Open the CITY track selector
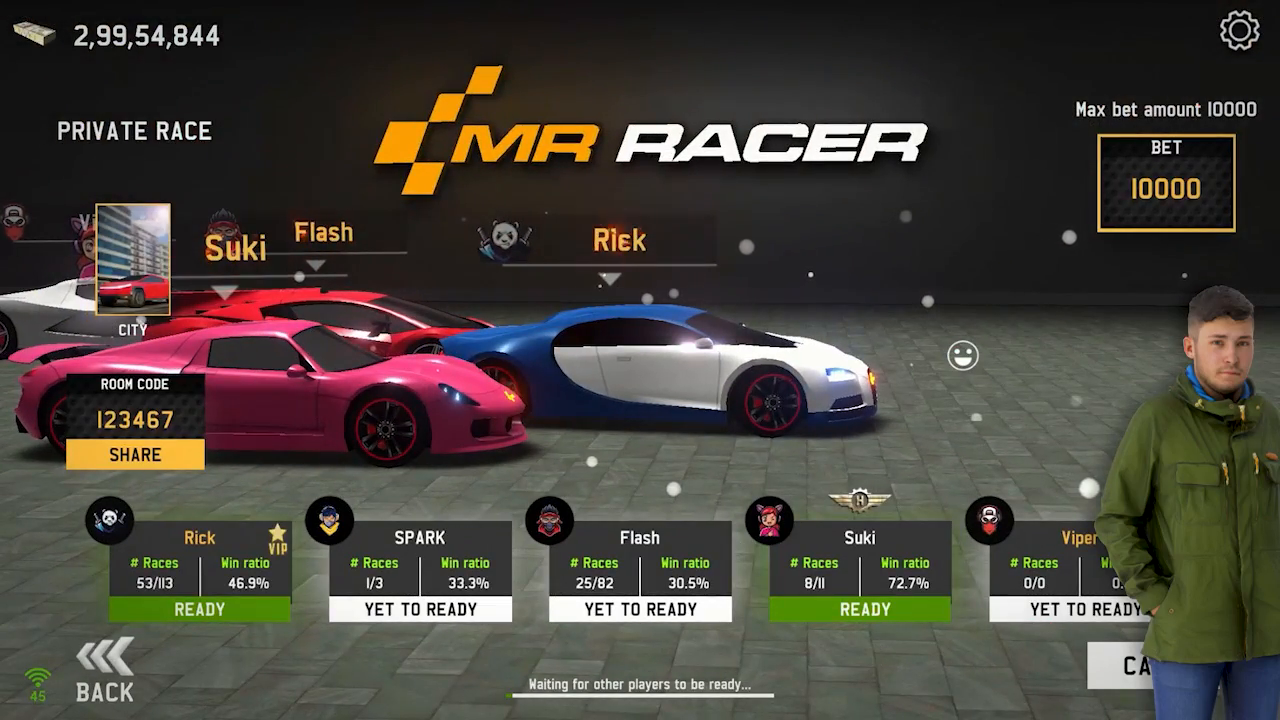This screenshot has height=720, width=1280. pyautogui.click(x=132, y=260)
